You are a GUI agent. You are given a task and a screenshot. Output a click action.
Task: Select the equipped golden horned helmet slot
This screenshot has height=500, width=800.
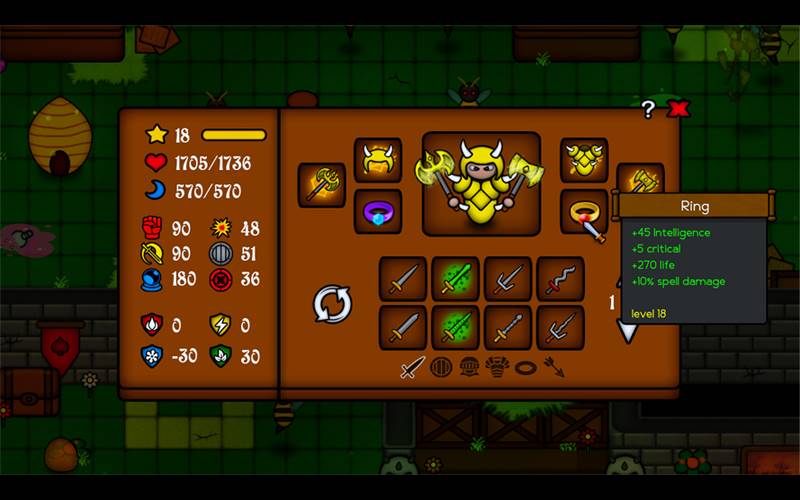coord(378,161)
